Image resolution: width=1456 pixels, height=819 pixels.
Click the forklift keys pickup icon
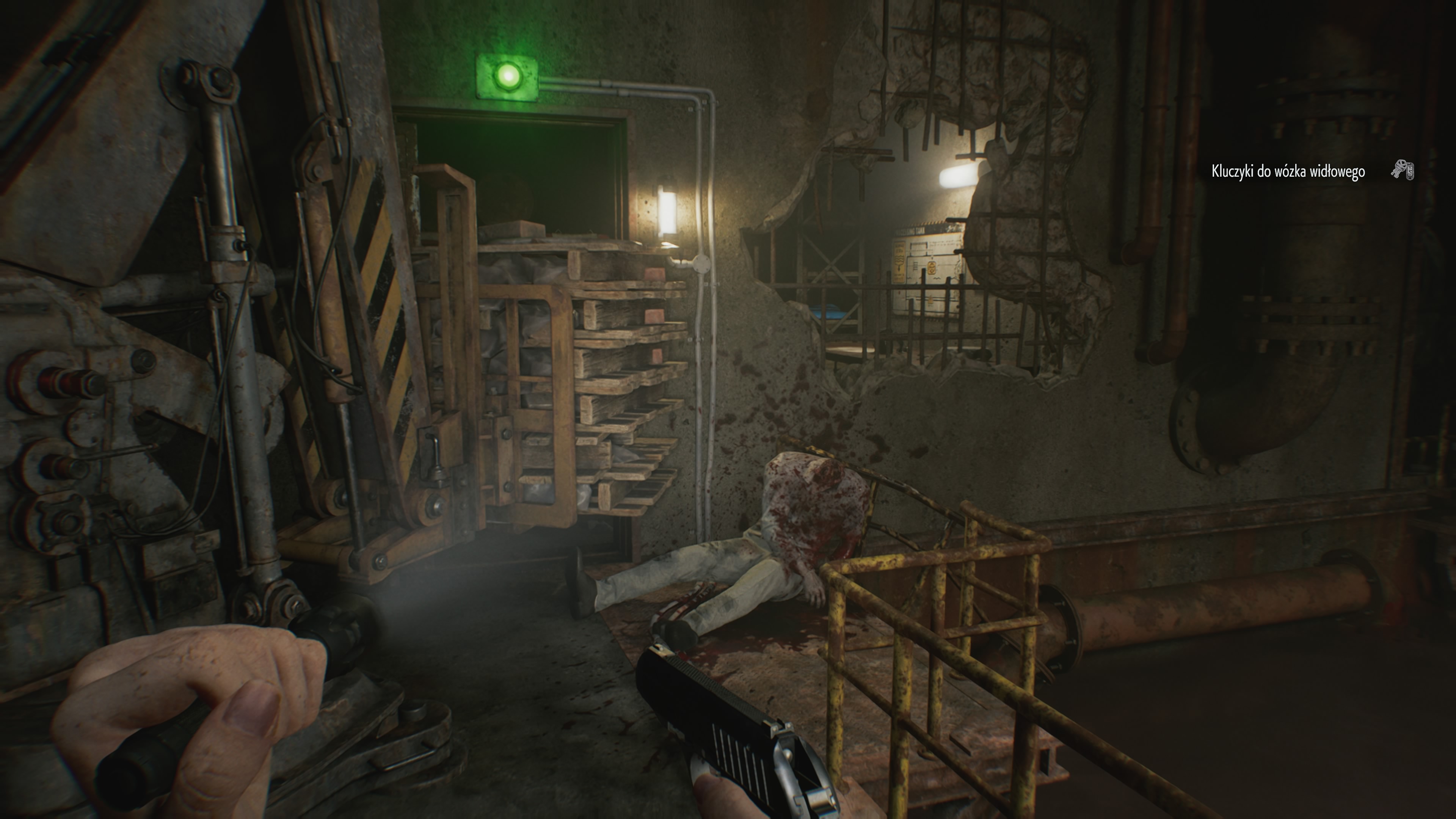1402,169
